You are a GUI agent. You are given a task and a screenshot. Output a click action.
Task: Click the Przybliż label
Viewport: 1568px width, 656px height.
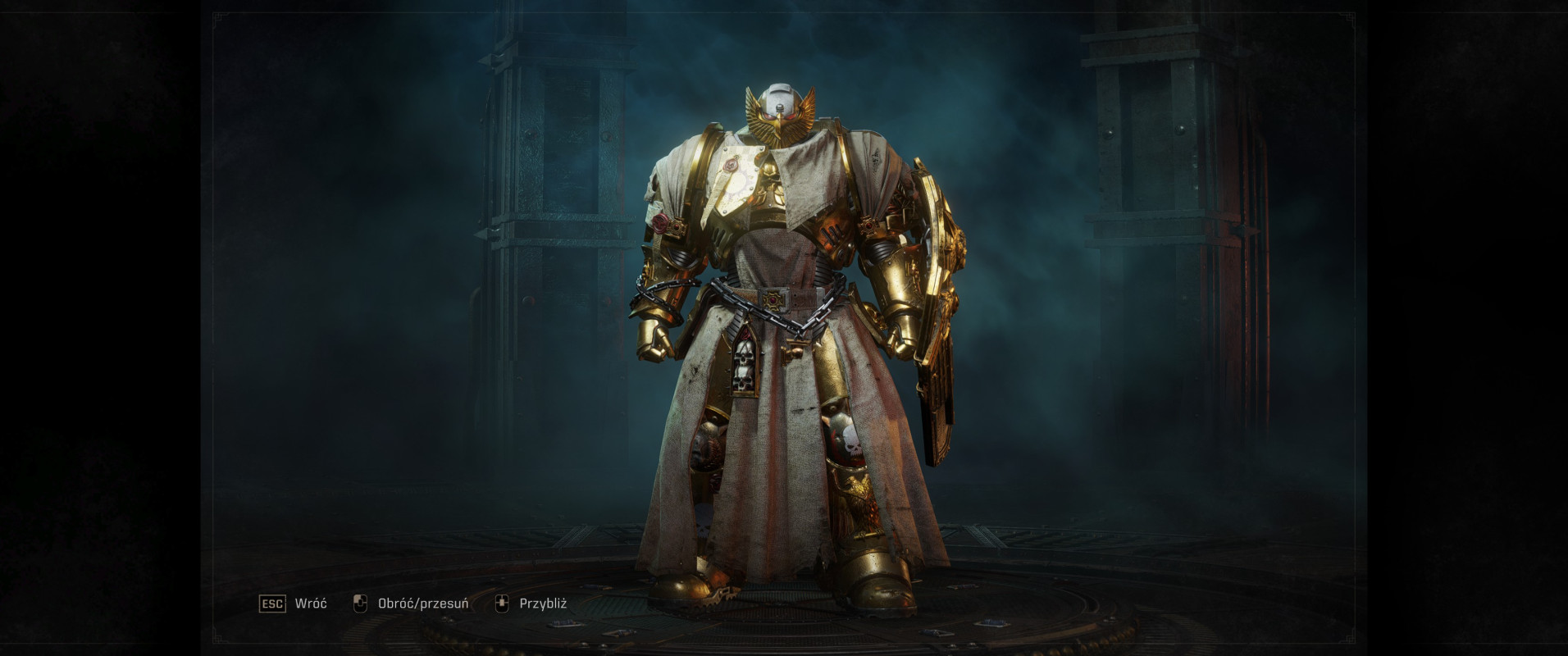pyautogui.click(x=543, y=604)
